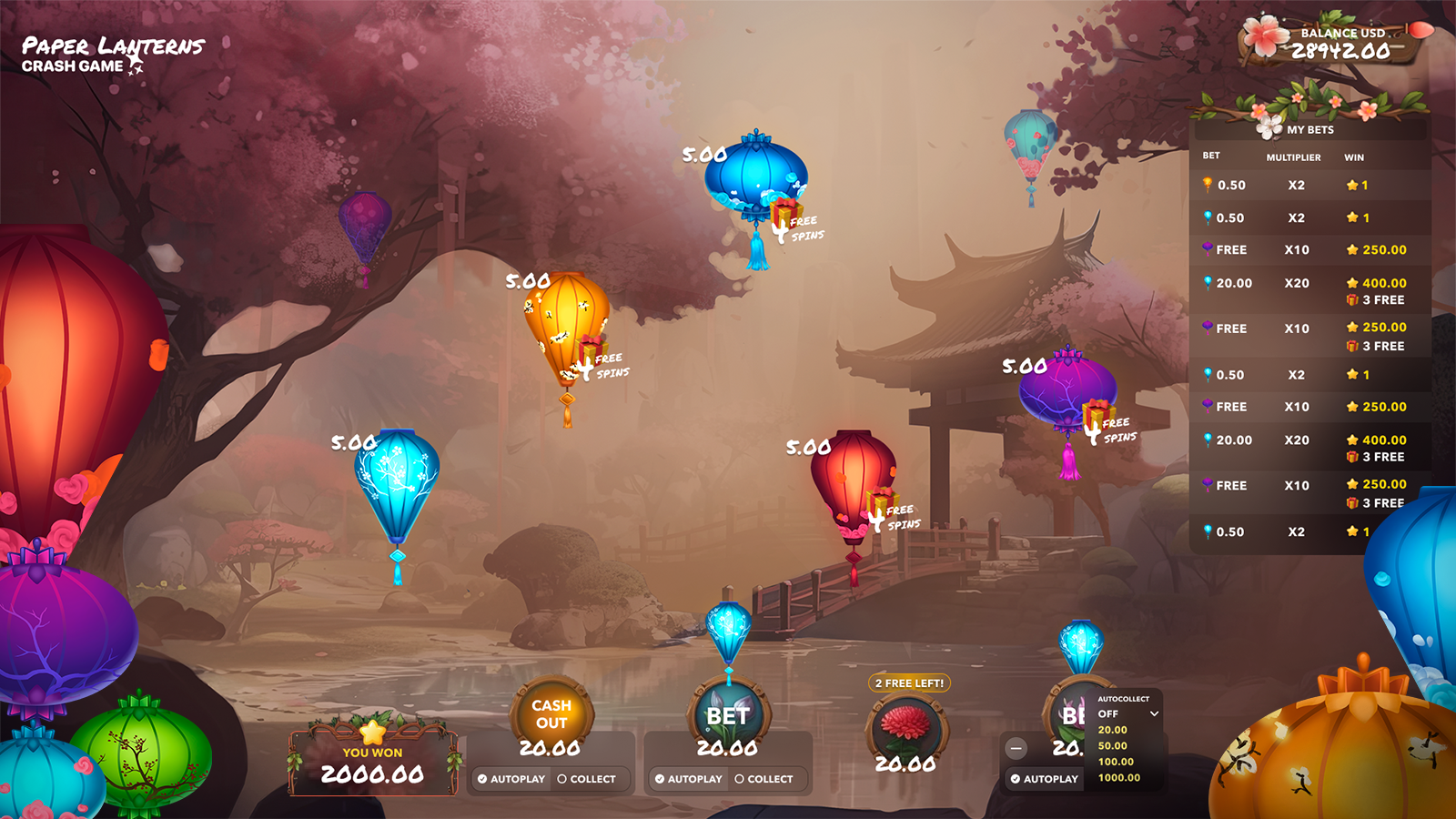
Task: Select 100.00 from the Autocollect options
Action: click(x=1116, y=762)
